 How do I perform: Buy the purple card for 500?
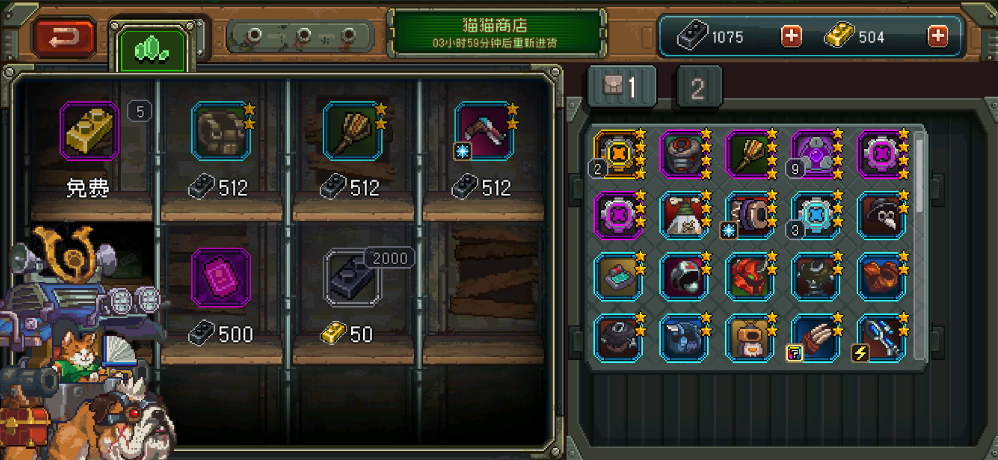pos(220,275)
